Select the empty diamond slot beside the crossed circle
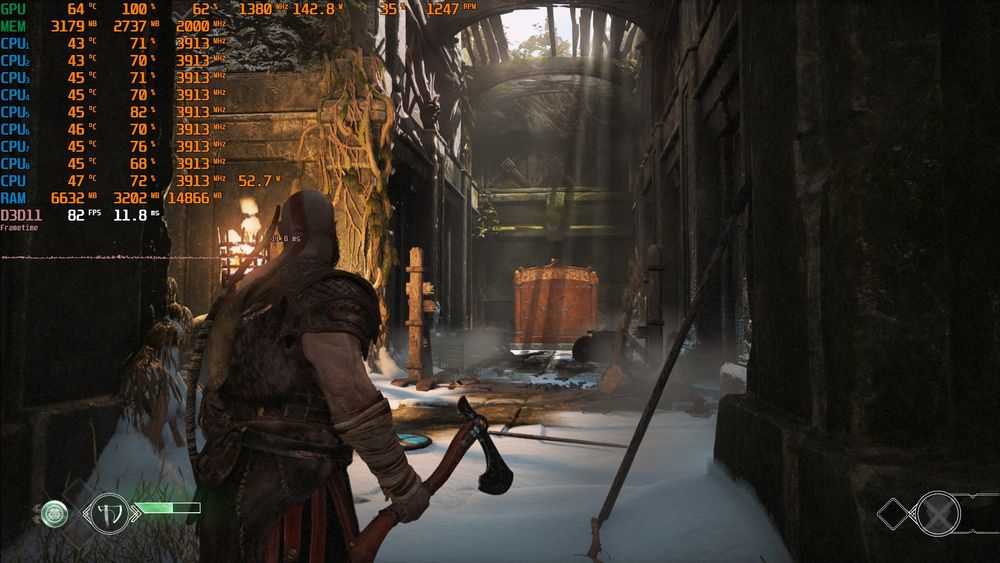Viewport: 1000px width, 563px height. tap(893, 514)
